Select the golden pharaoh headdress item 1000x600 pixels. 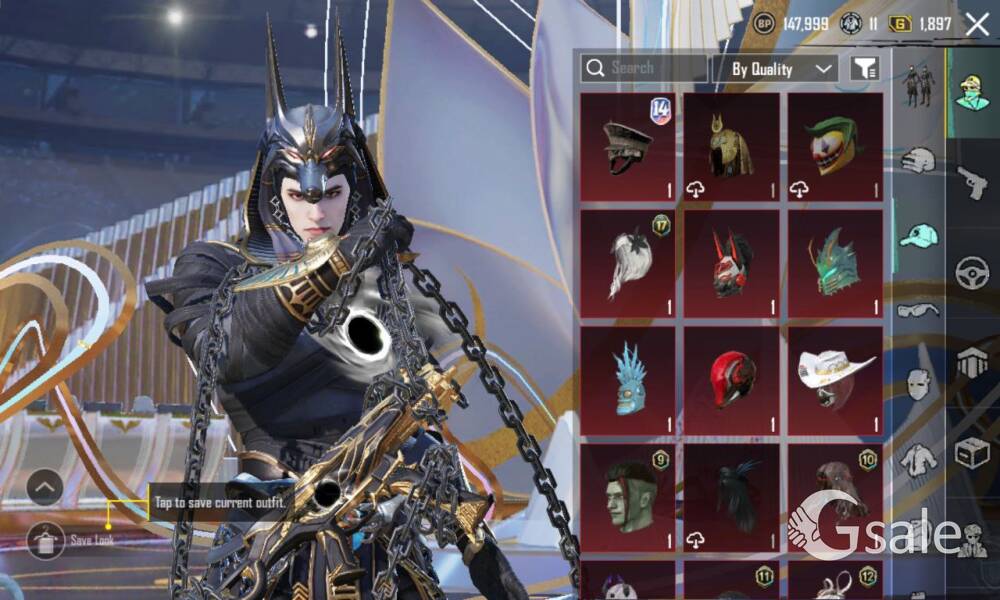731,148
